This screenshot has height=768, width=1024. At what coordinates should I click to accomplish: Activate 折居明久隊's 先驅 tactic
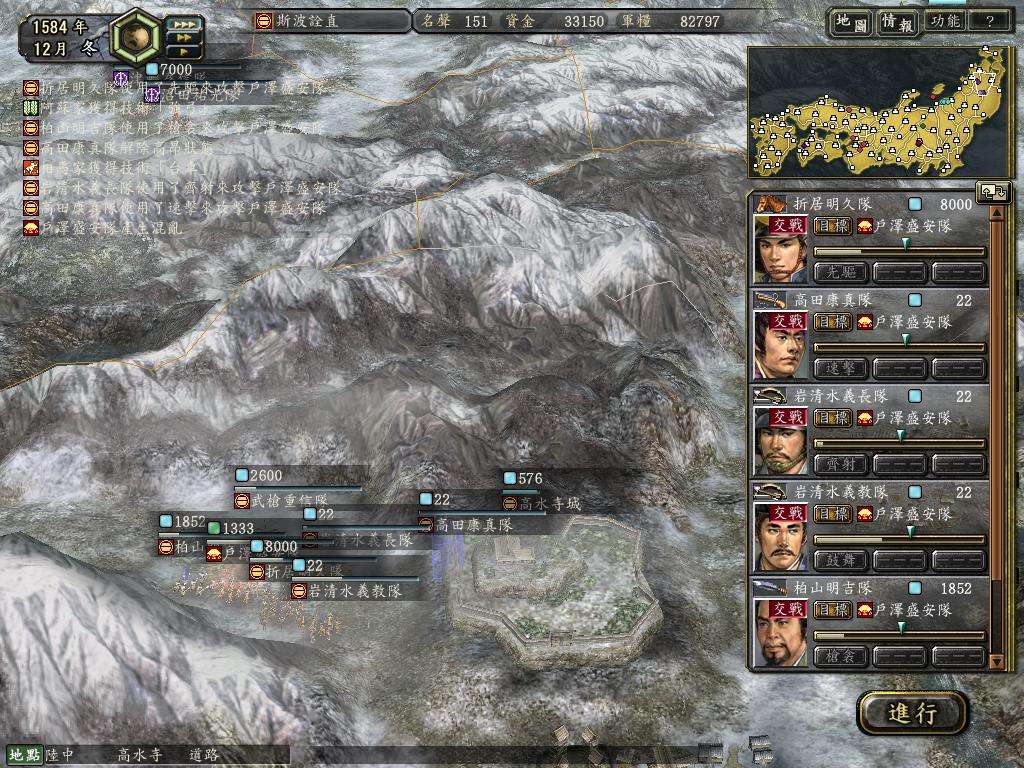coord(842,272)
